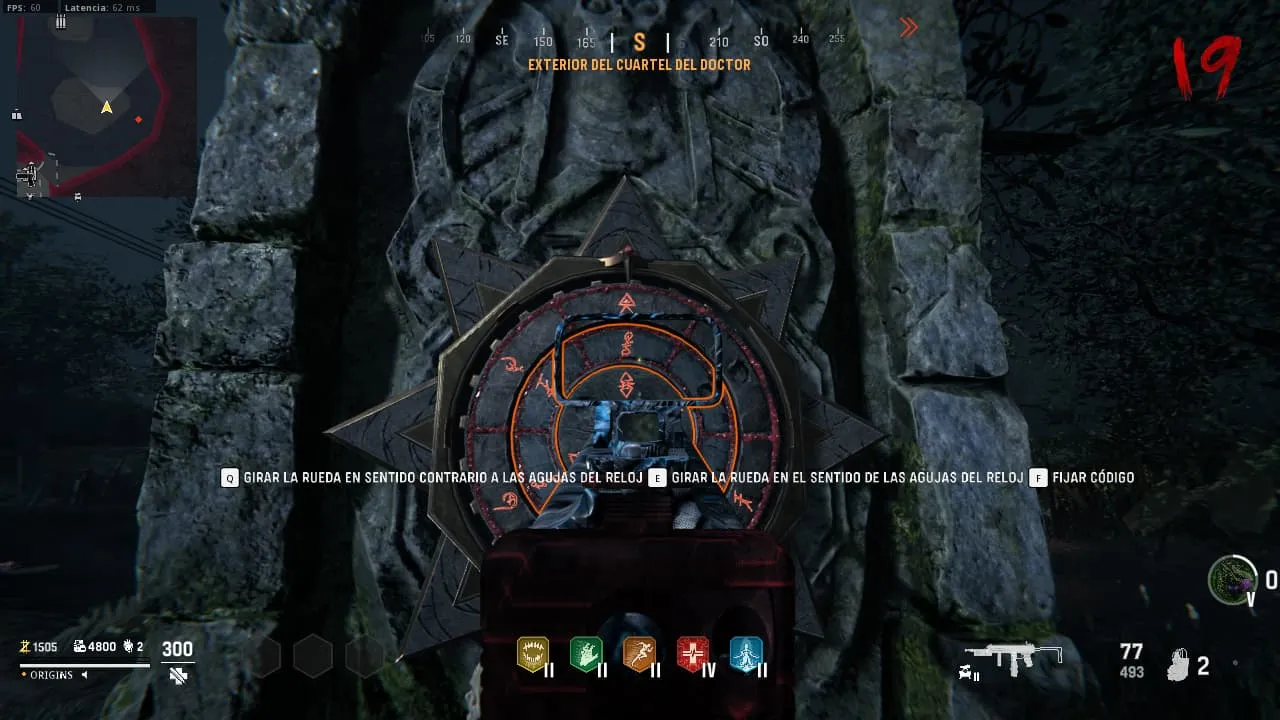Activate the circular field upgrade icon
This screenshot has width=1280, height=720.
point(1232,579)
